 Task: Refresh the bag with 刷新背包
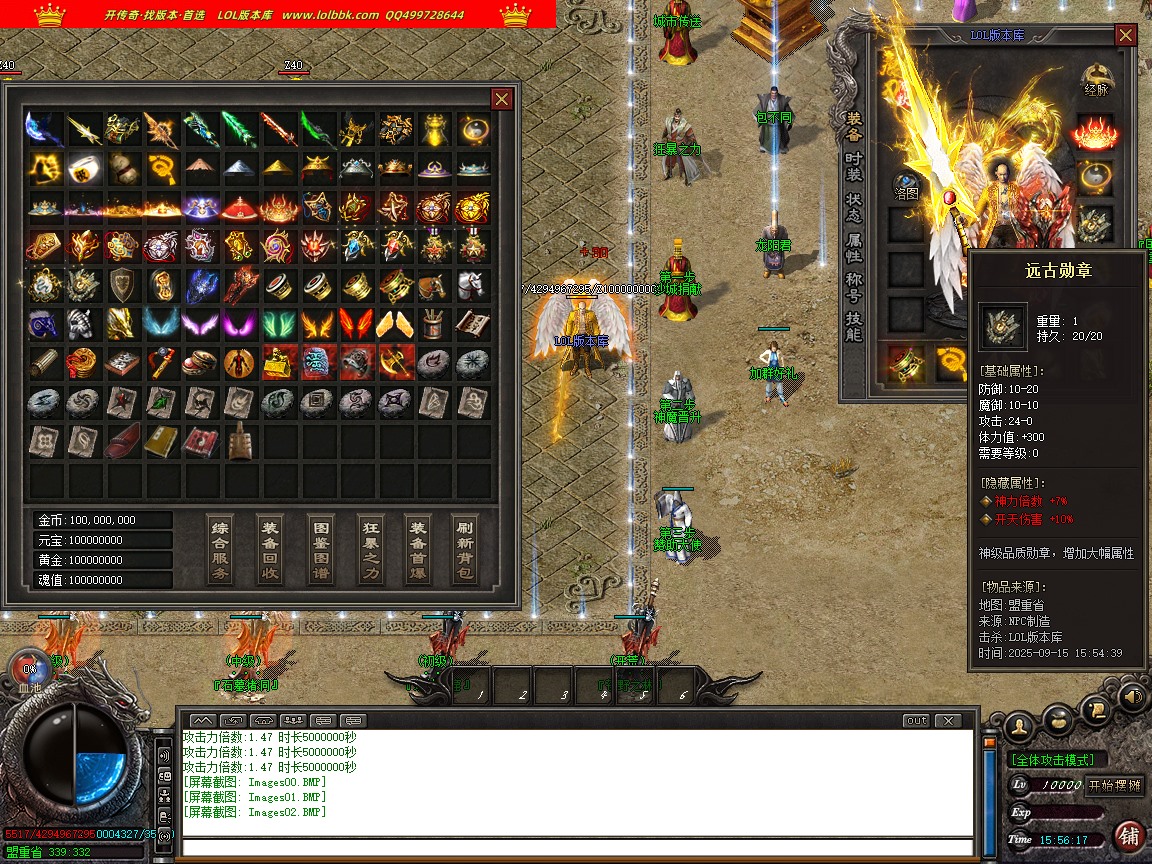tap(465, 549)
